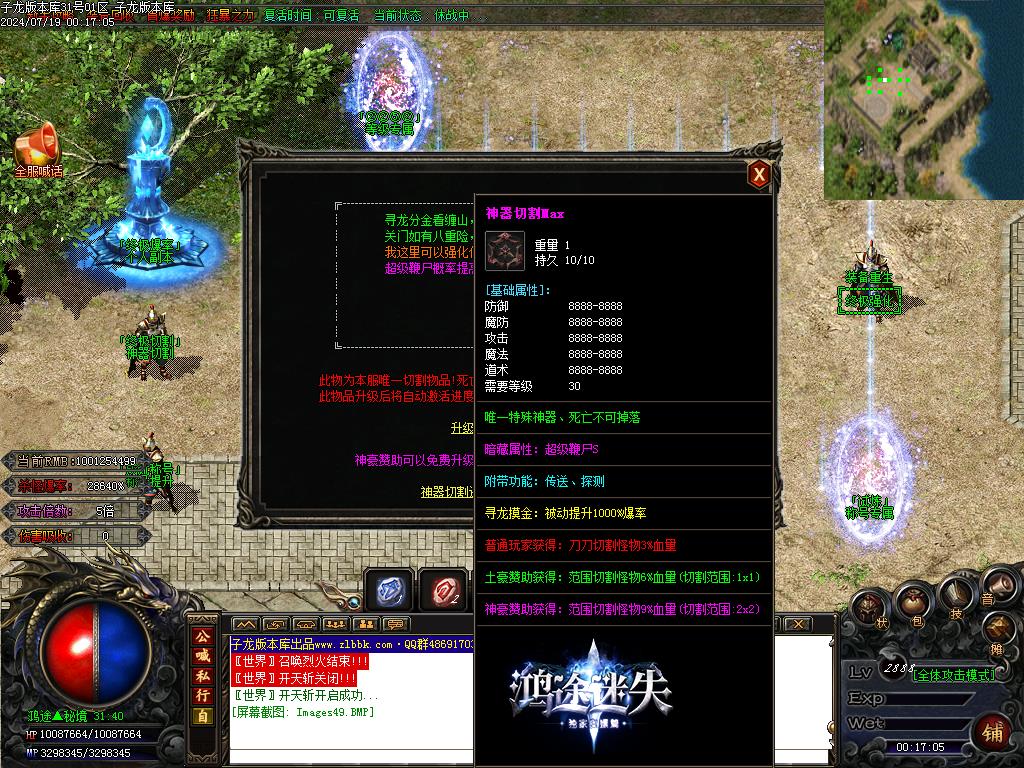Viewport: 1024px width, 768px height.
Task: Click the minimap in the corner
Action: coord(906,100)
